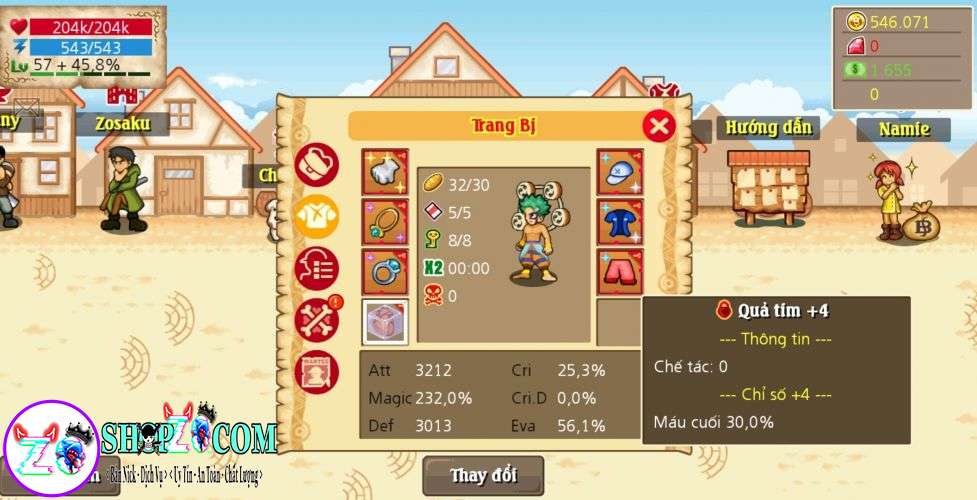Select the ring equipment slot
977x500 pixels.
(x=385, y=272)
